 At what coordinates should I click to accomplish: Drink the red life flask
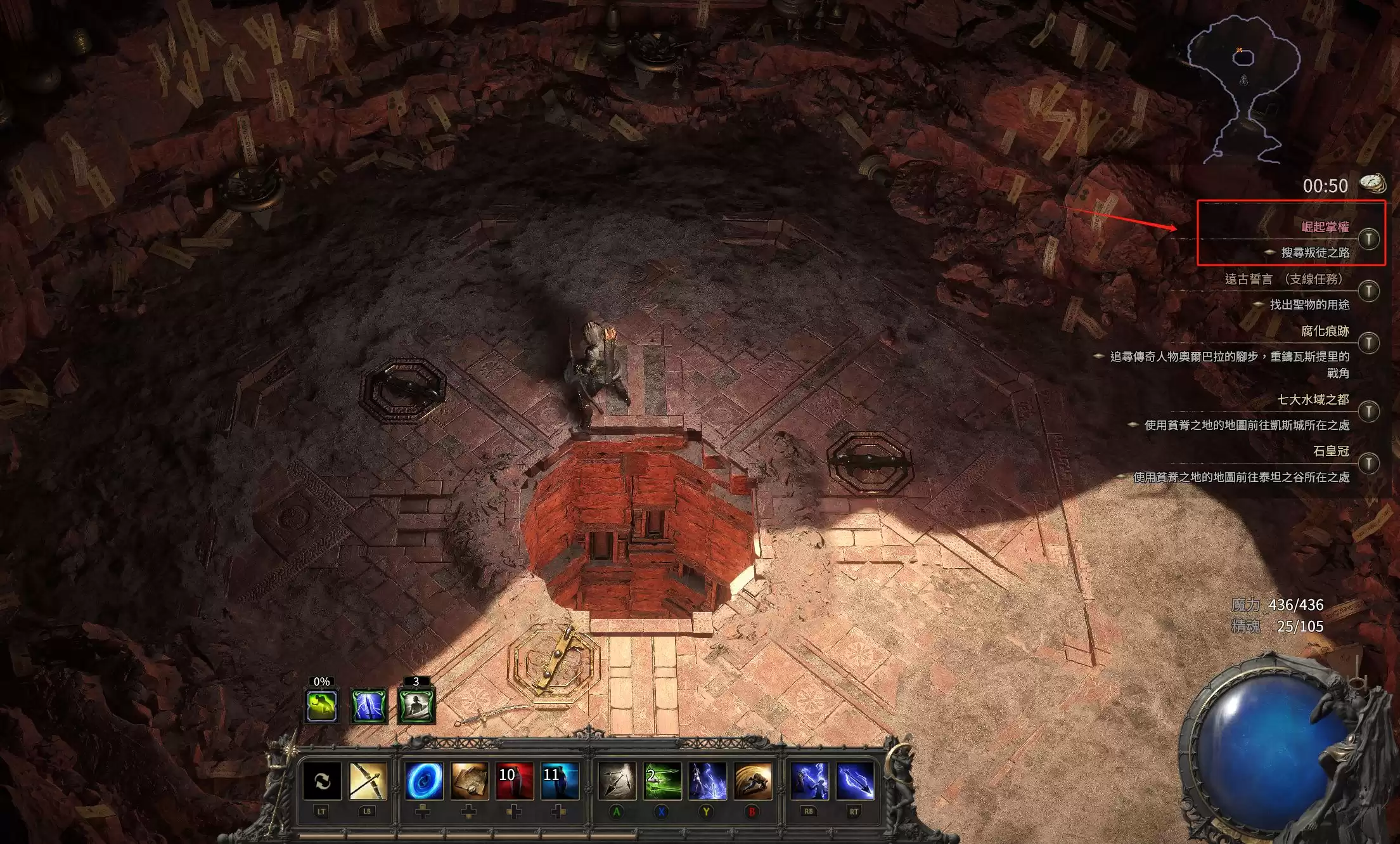(x=514, y=781)
